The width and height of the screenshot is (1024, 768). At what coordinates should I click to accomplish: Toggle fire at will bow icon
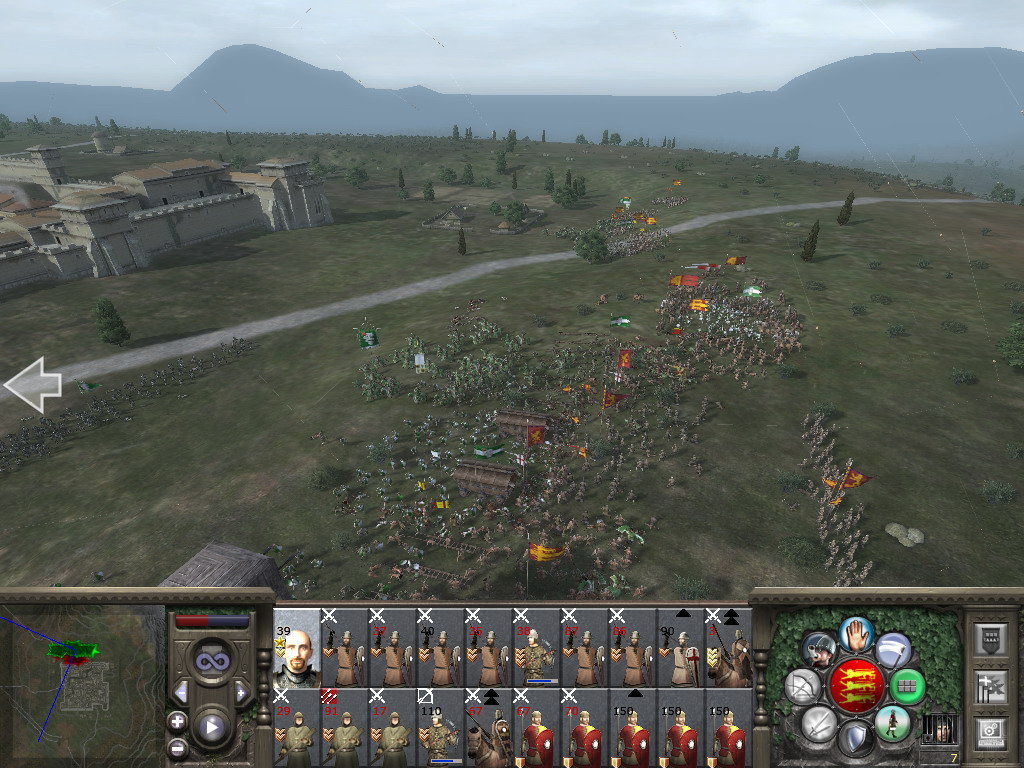pyautogui.click(x=803, y=687)
